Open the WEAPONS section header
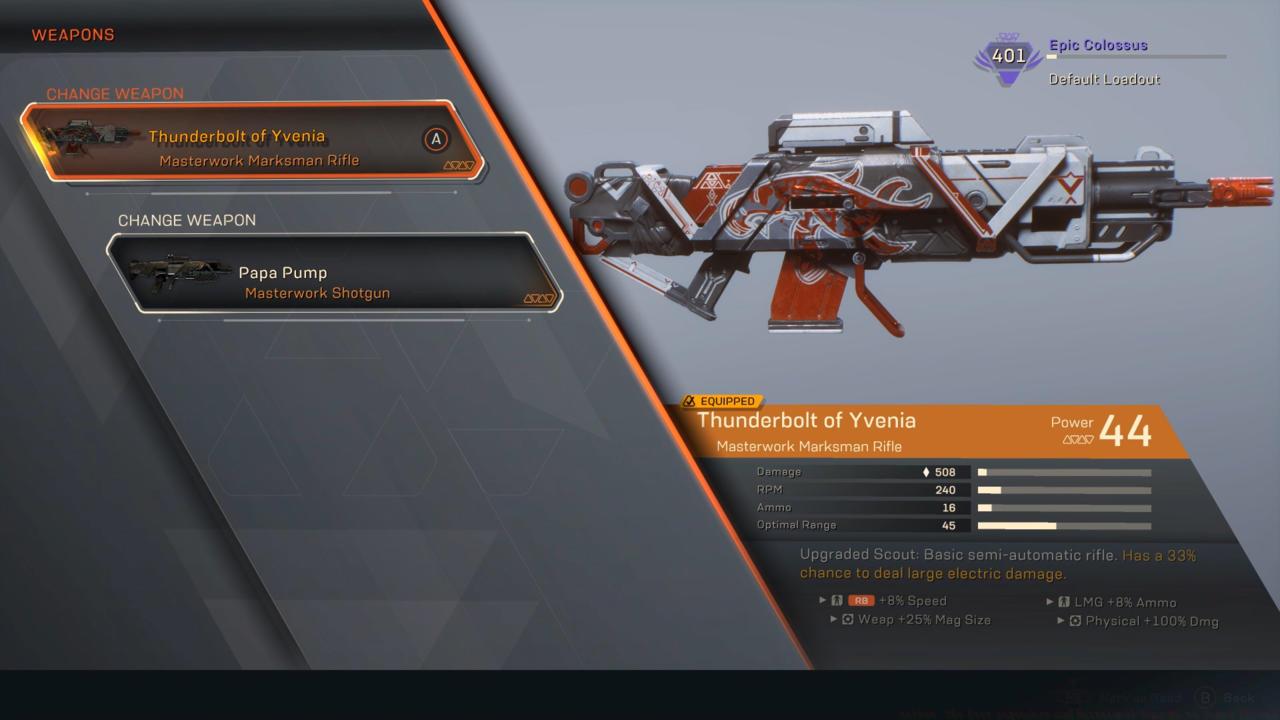Viewport: 1280px width, 720px height. (72, 34)
